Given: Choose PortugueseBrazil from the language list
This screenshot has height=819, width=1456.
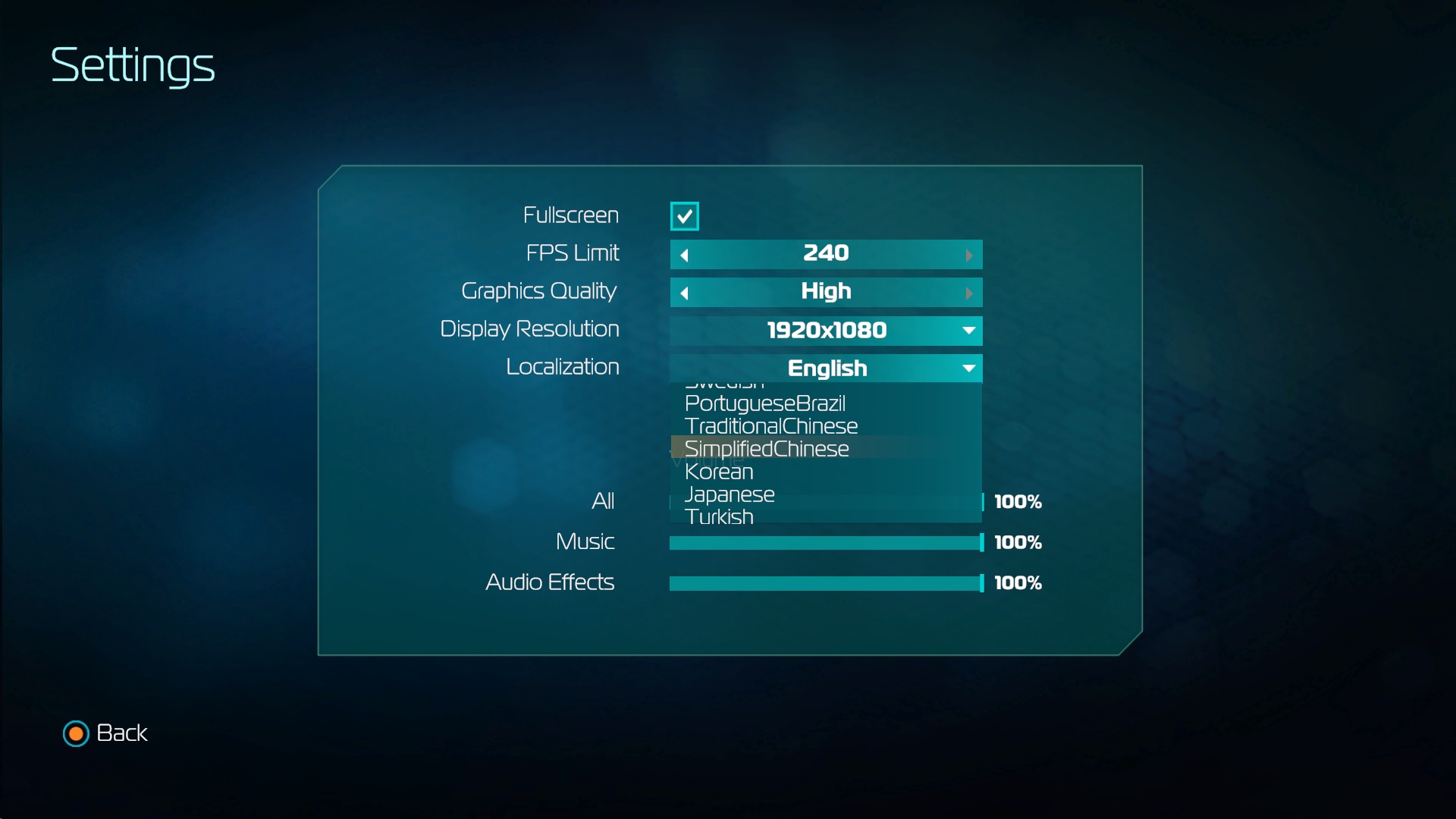Looking at the screenshot, I should click(x=764, y=403).
